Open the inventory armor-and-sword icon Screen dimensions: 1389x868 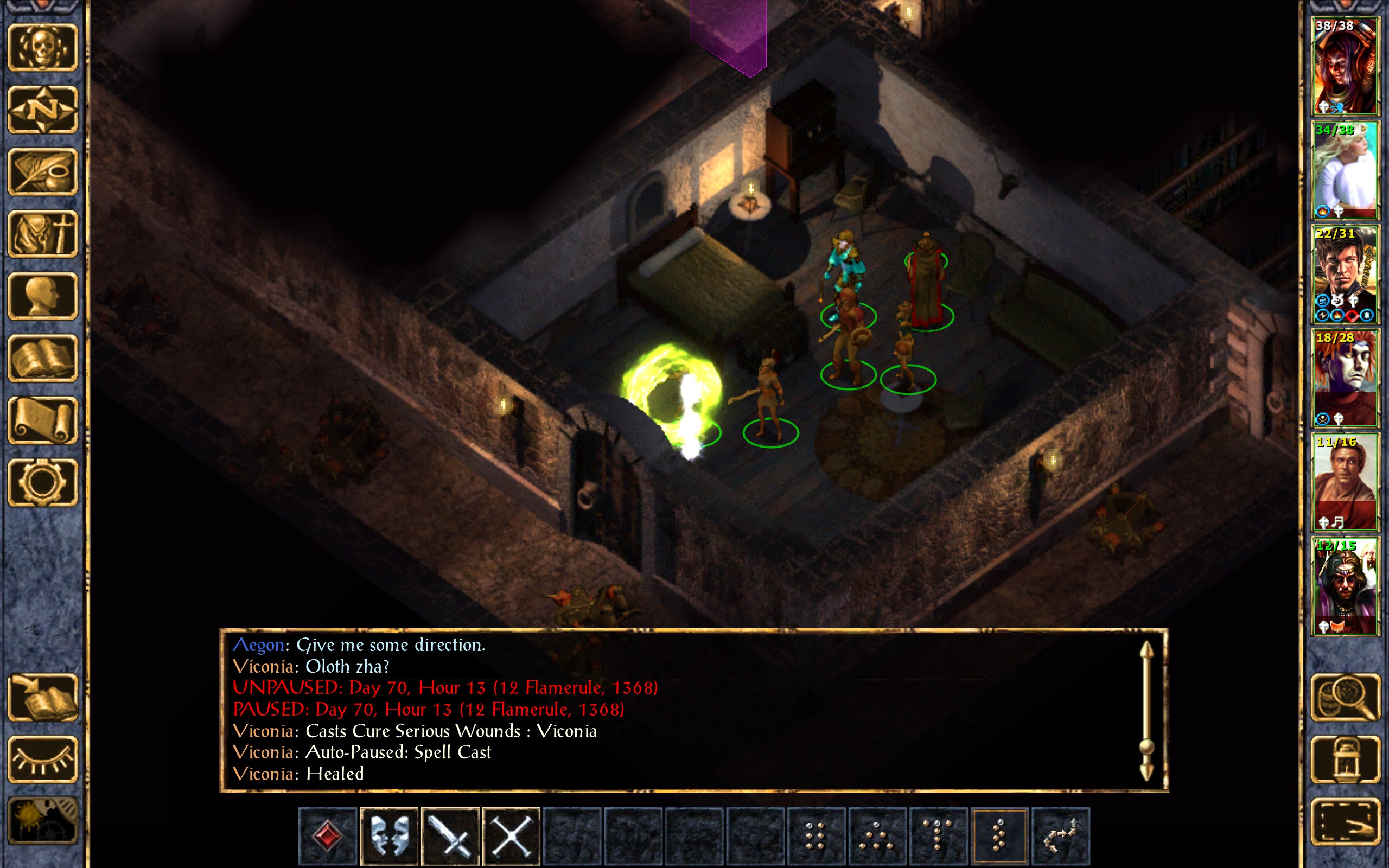(x=42, y=234)
